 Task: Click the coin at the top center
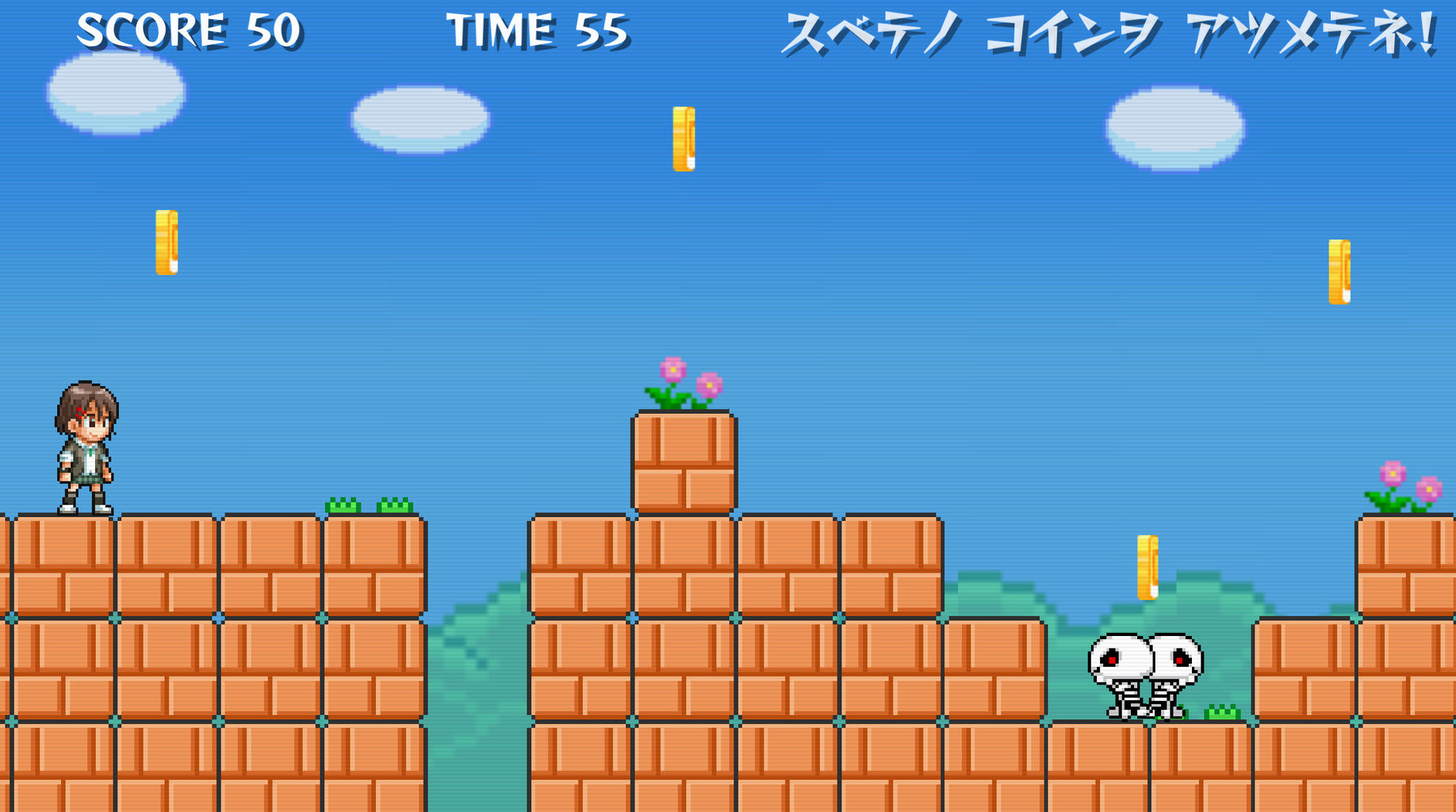click(683, 139)
